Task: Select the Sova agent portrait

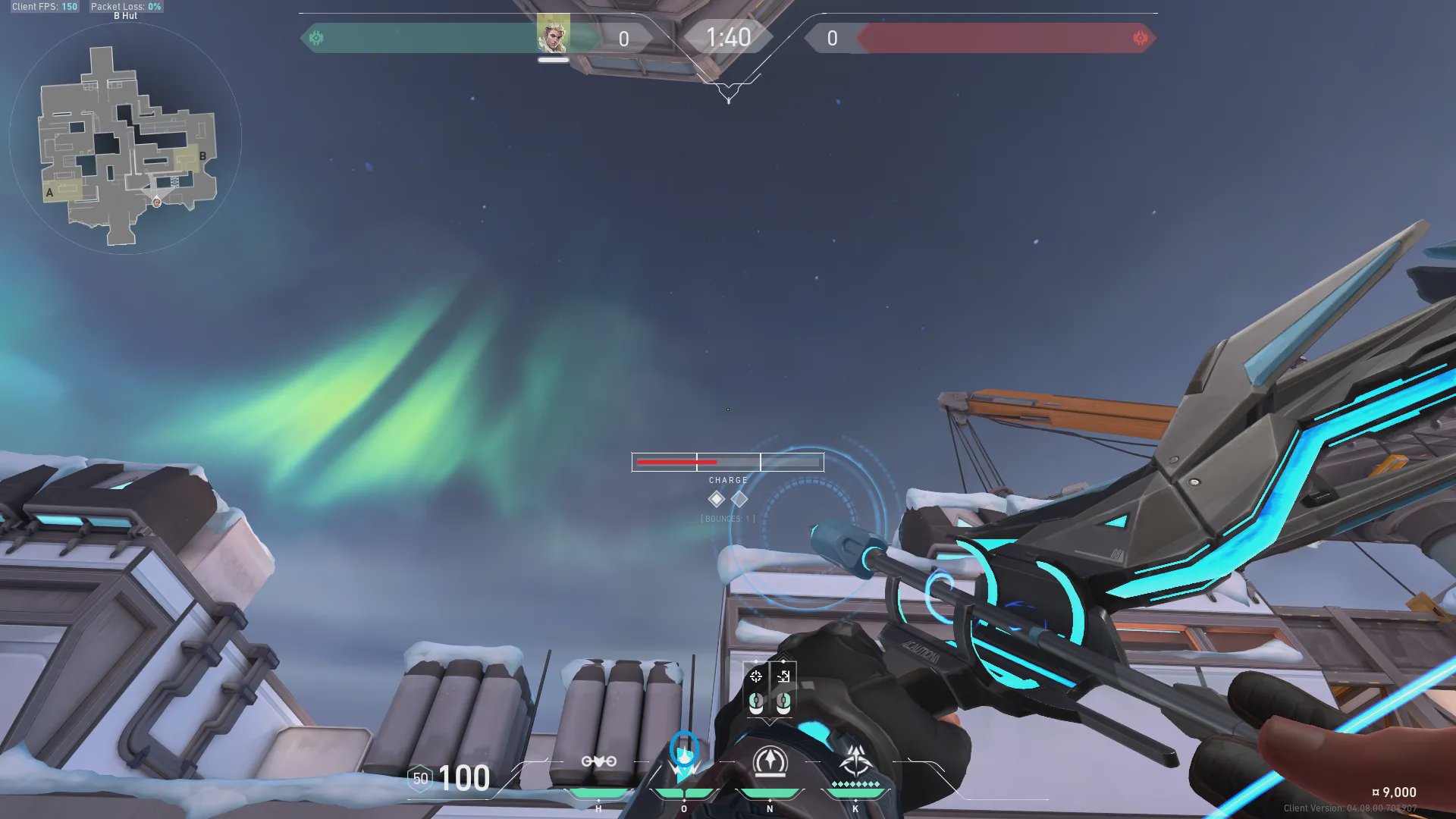Action: [553, 35]
